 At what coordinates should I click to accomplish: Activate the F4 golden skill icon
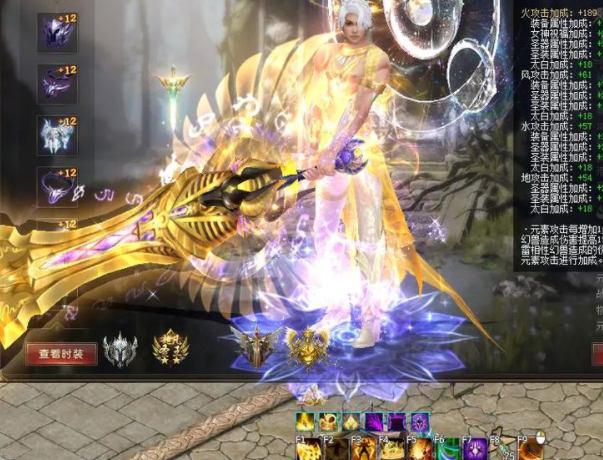point(390,449)
